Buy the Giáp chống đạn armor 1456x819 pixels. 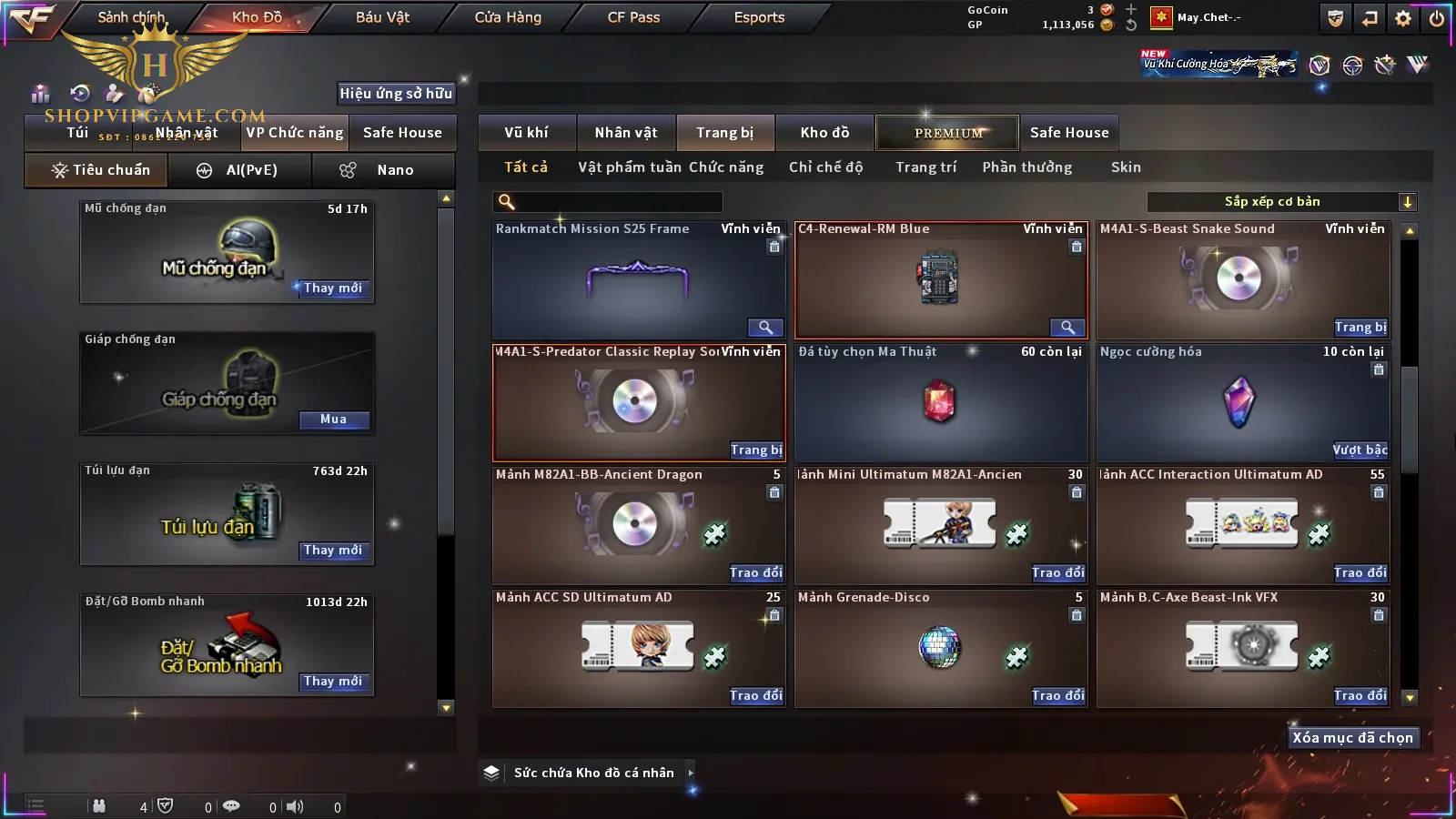point(333,420)
